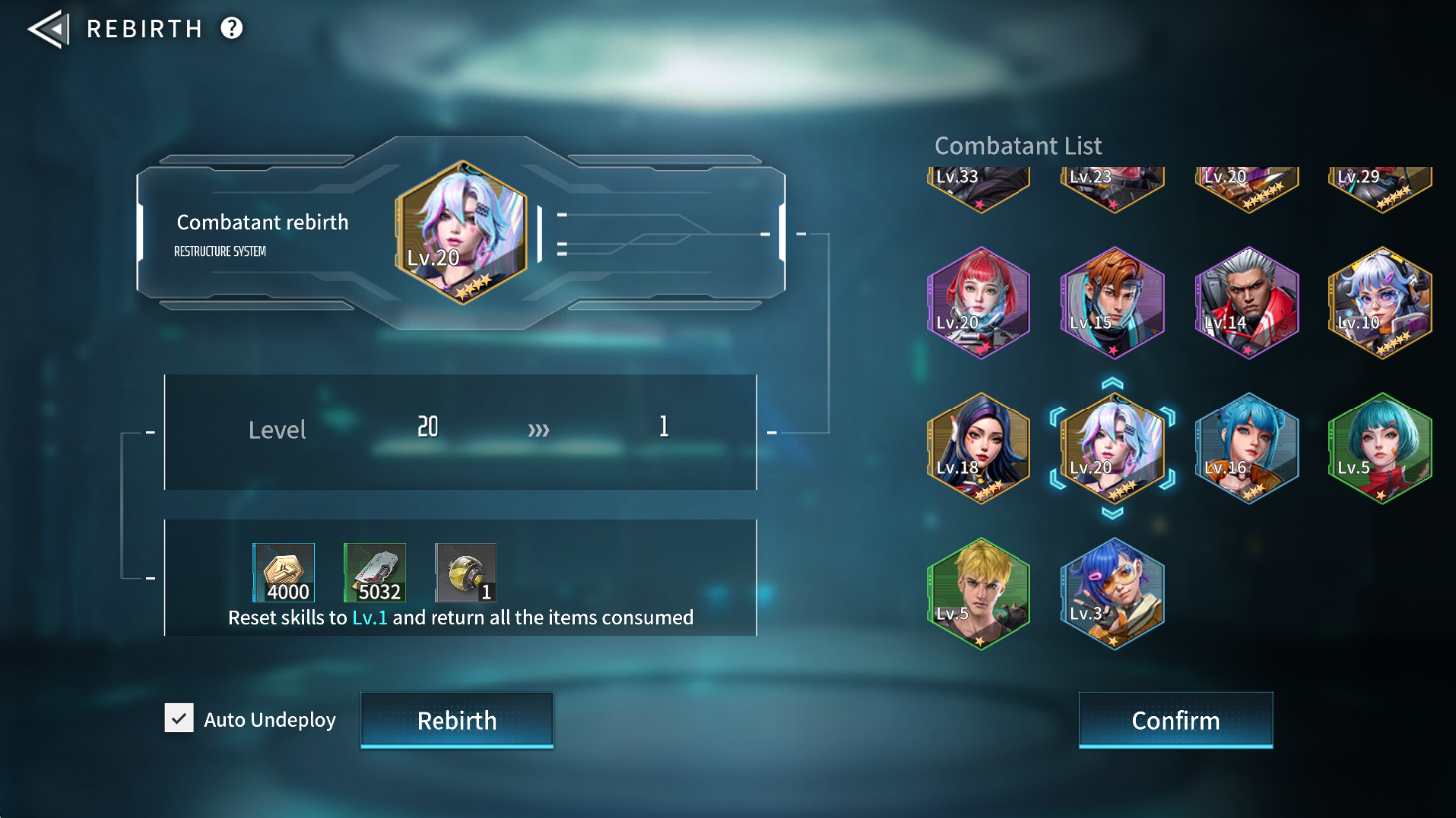Image resolution: width=1456 pixels, height=818 pixels.
Task: Pick the Lv.5 teal-haired combatant
Action: point(1379,447)
